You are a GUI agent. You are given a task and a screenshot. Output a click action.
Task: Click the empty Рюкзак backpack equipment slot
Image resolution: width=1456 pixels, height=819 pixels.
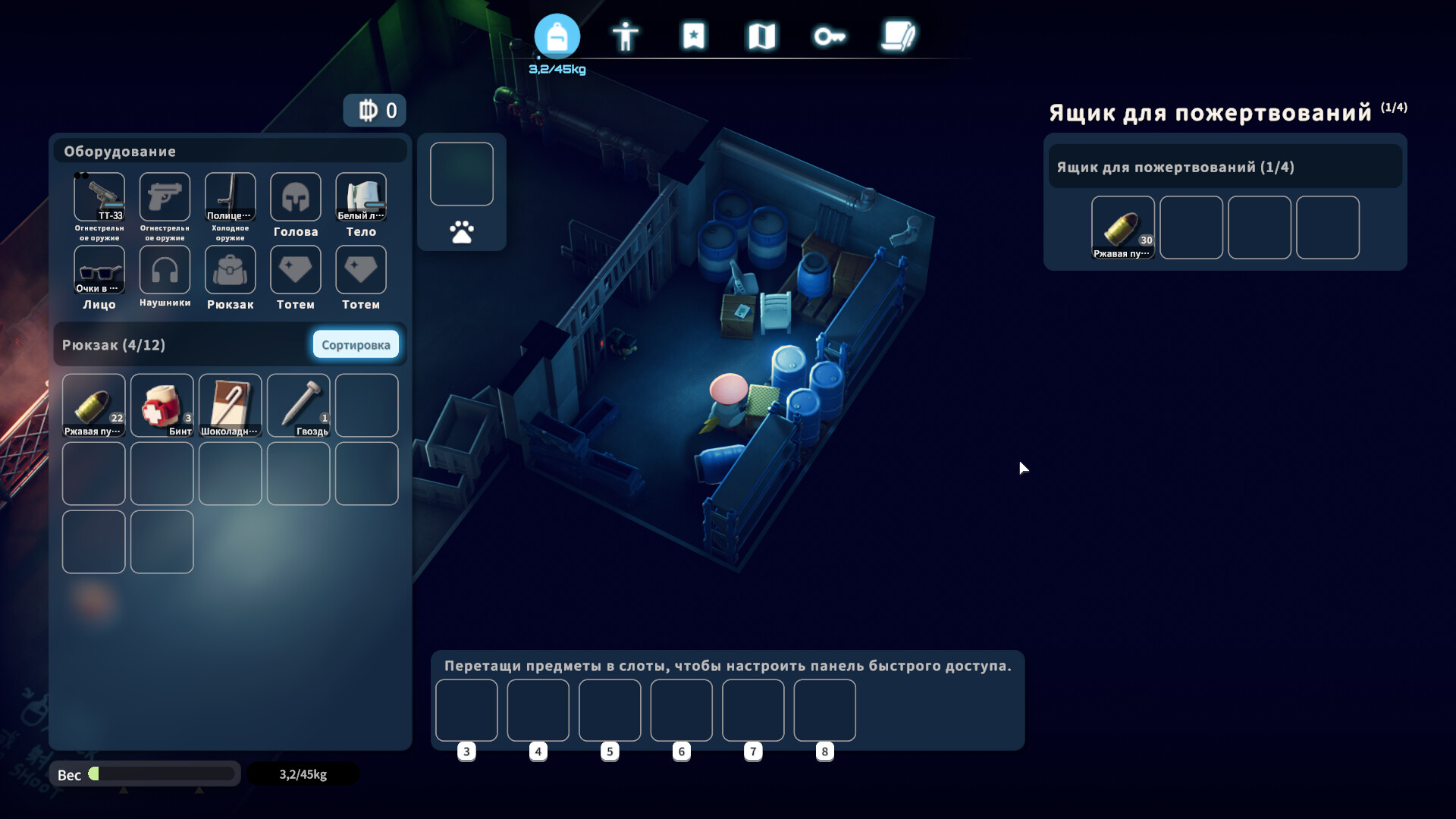[x=230, y=270]
